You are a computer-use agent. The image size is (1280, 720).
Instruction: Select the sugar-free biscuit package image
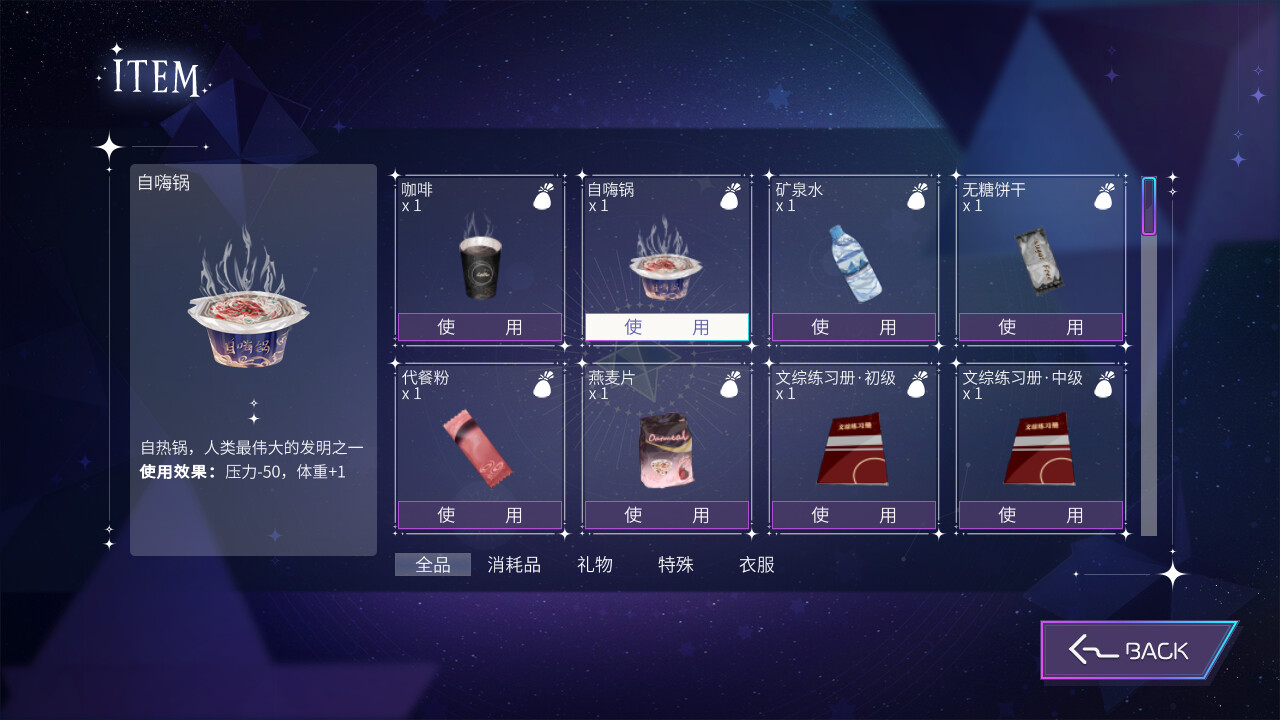pyautogui.click(x=1039, y=261)
